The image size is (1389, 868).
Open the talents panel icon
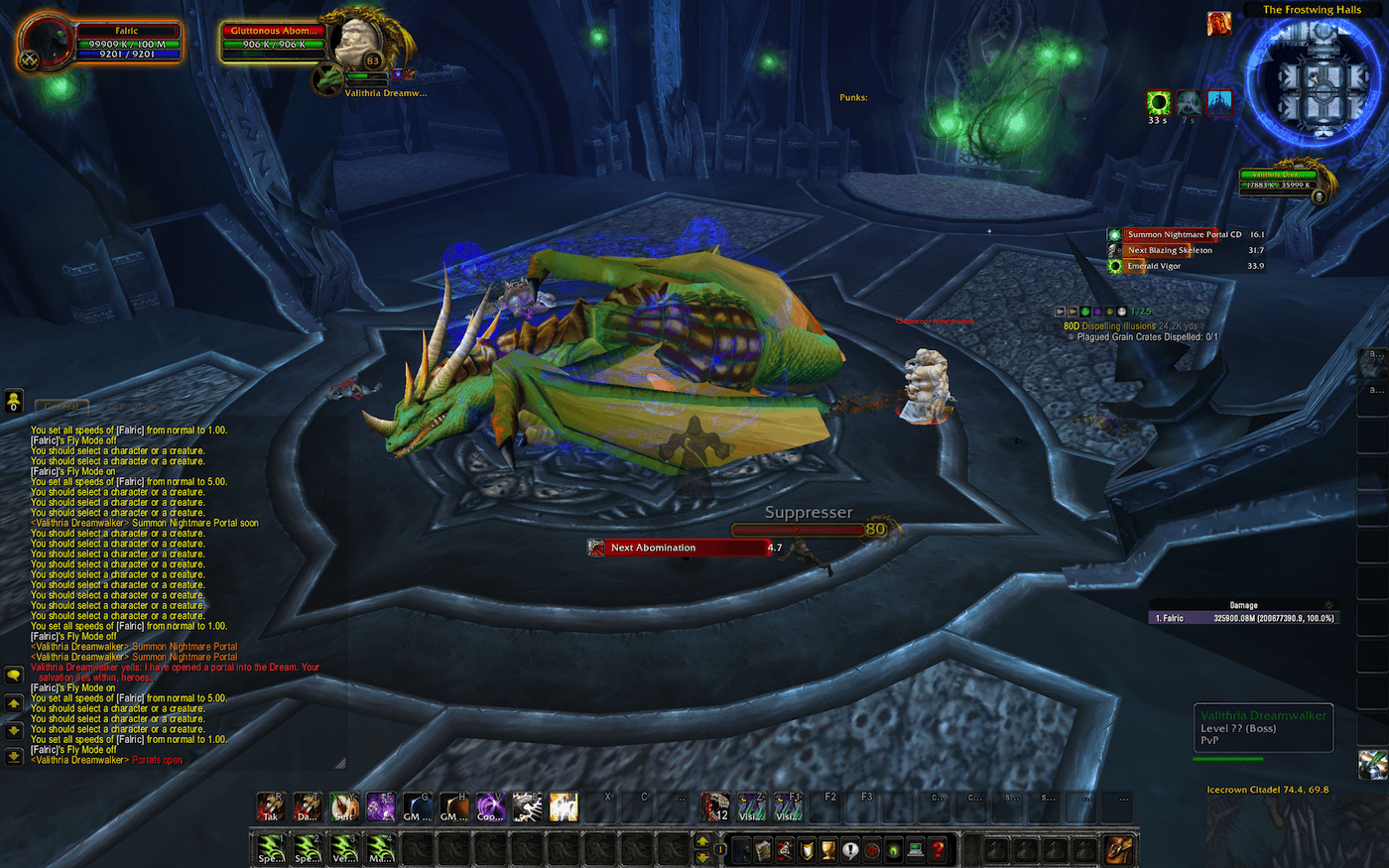coord(785,850)
